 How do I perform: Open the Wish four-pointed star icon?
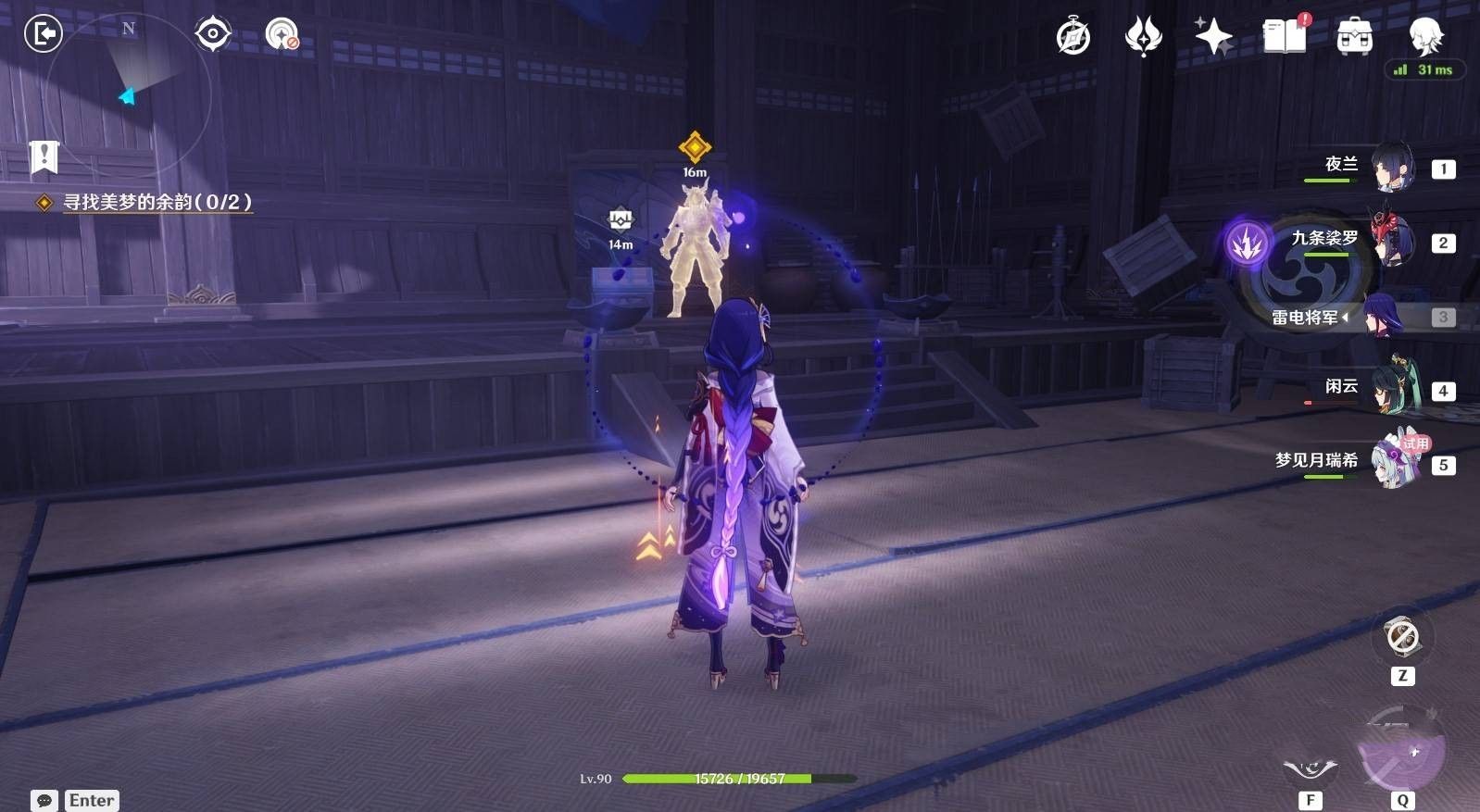1213,37
